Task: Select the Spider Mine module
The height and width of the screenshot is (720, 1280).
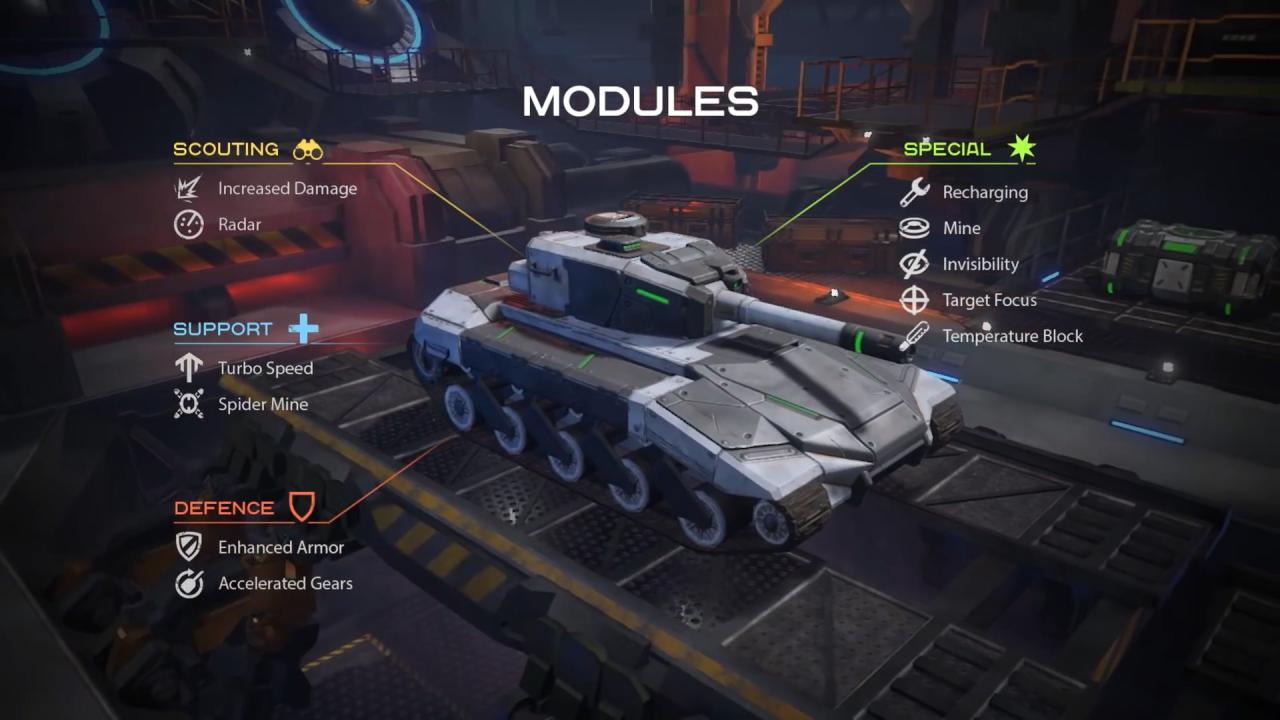Action: point(263,404)
